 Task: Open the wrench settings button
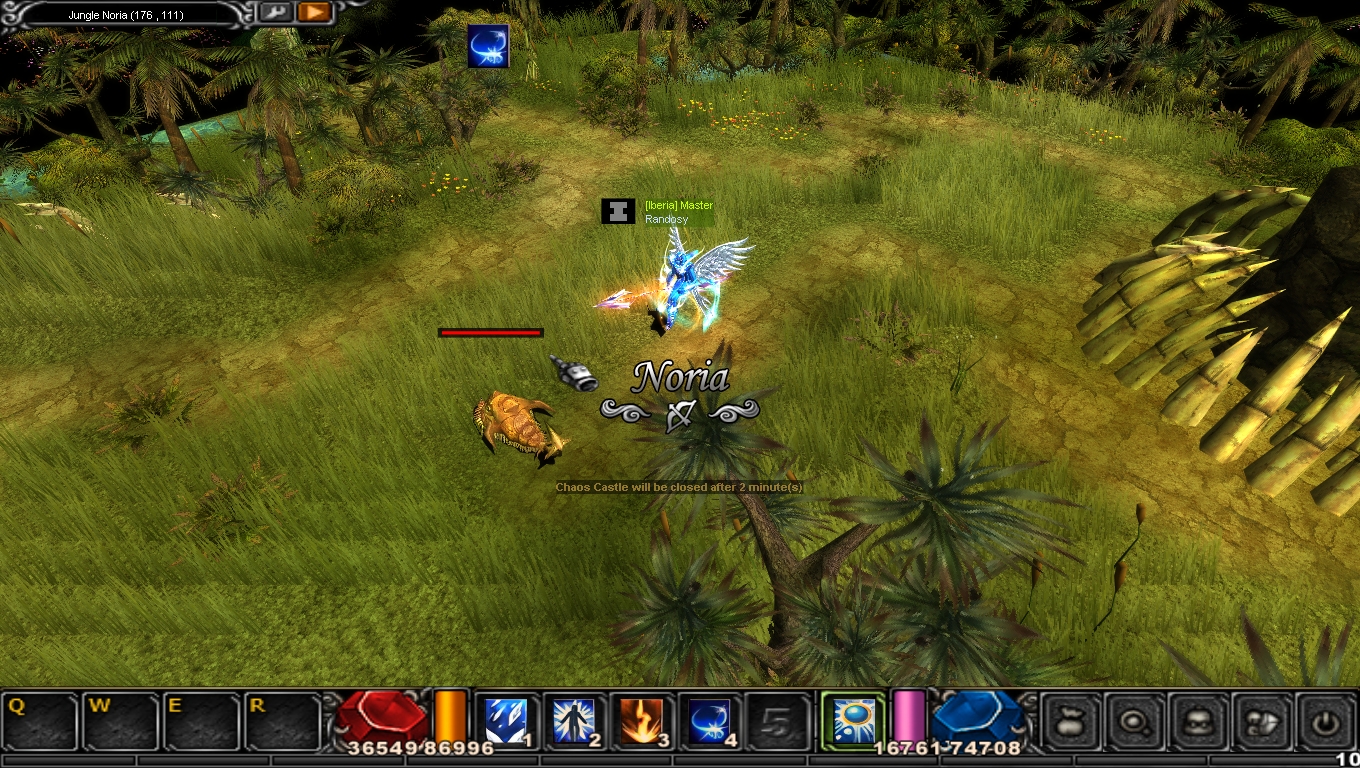click(275, 12)
